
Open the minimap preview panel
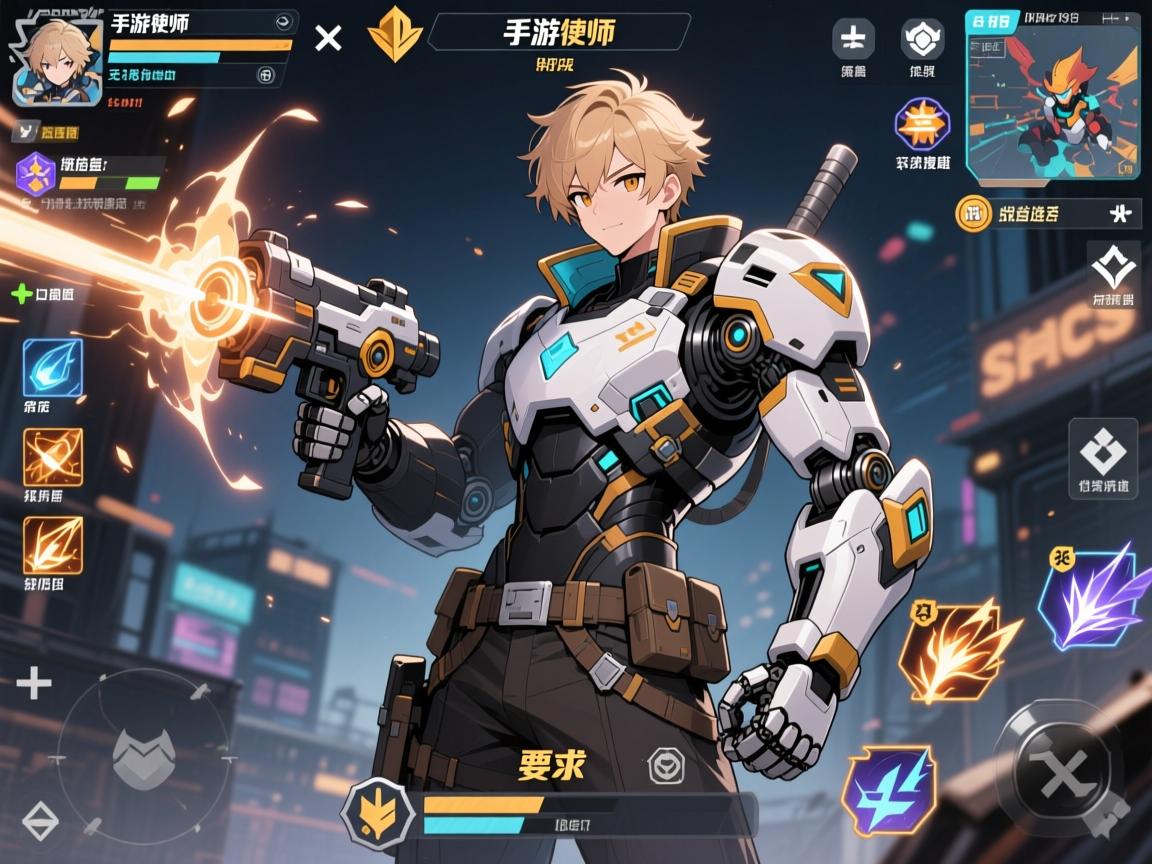(1052, 94)
